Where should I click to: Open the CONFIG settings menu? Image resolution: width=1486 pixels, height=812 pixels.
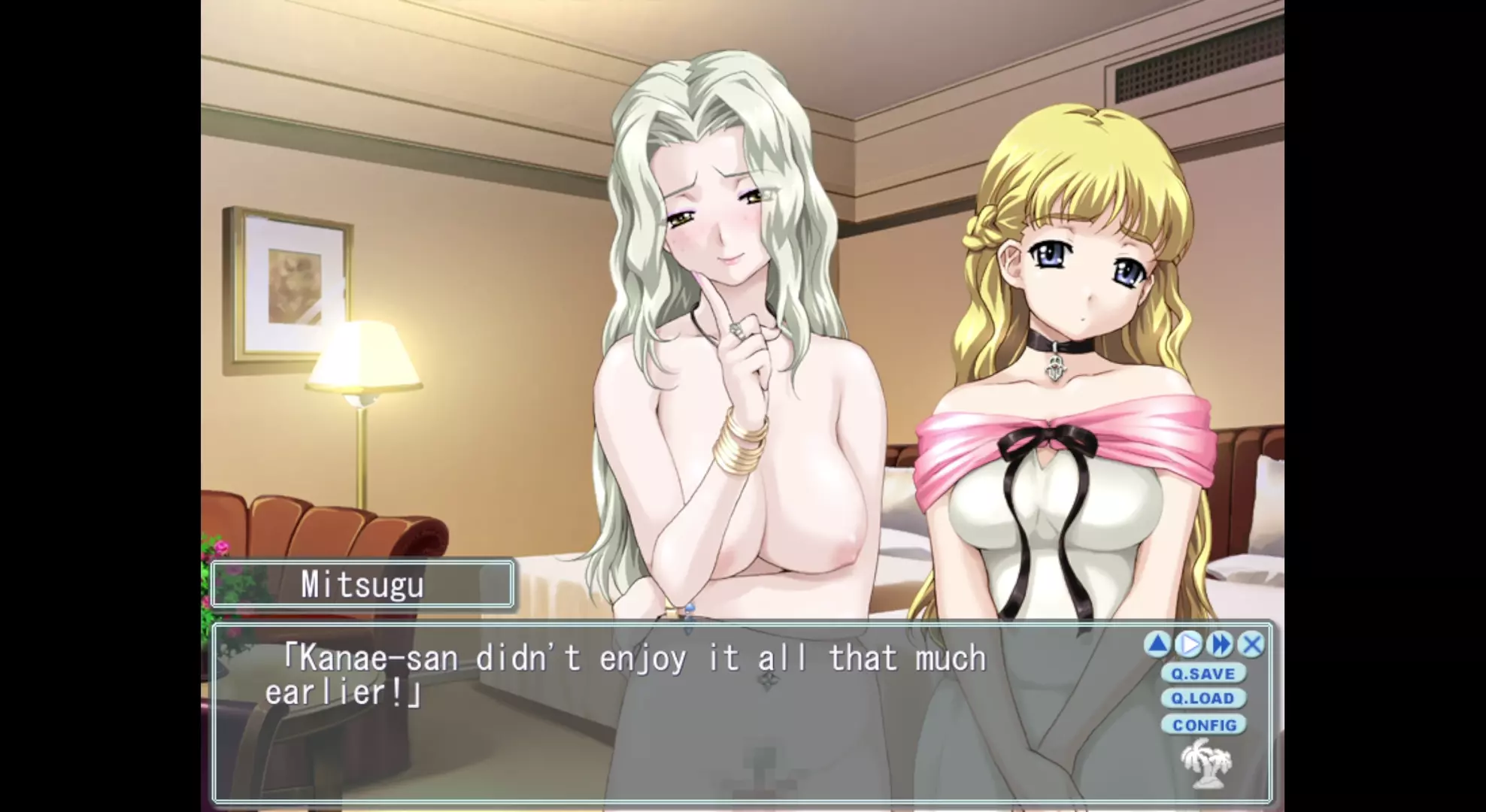1204,725
